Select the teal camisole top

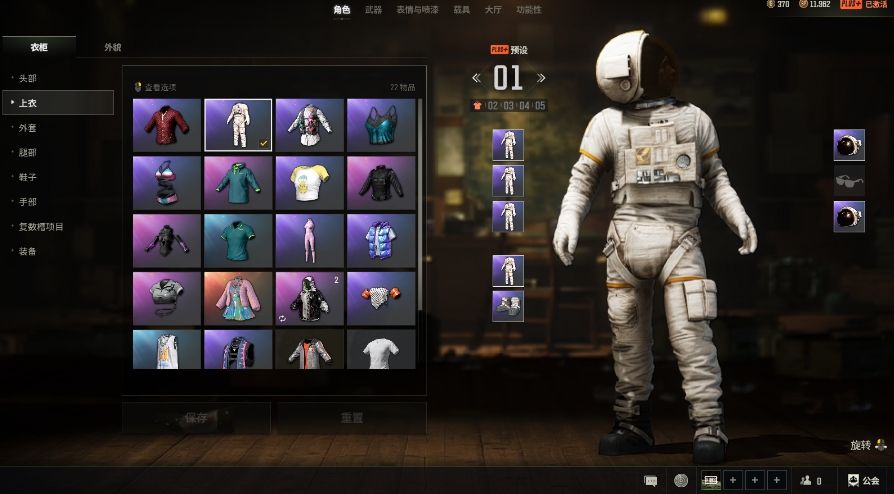[x=380, y=125]
